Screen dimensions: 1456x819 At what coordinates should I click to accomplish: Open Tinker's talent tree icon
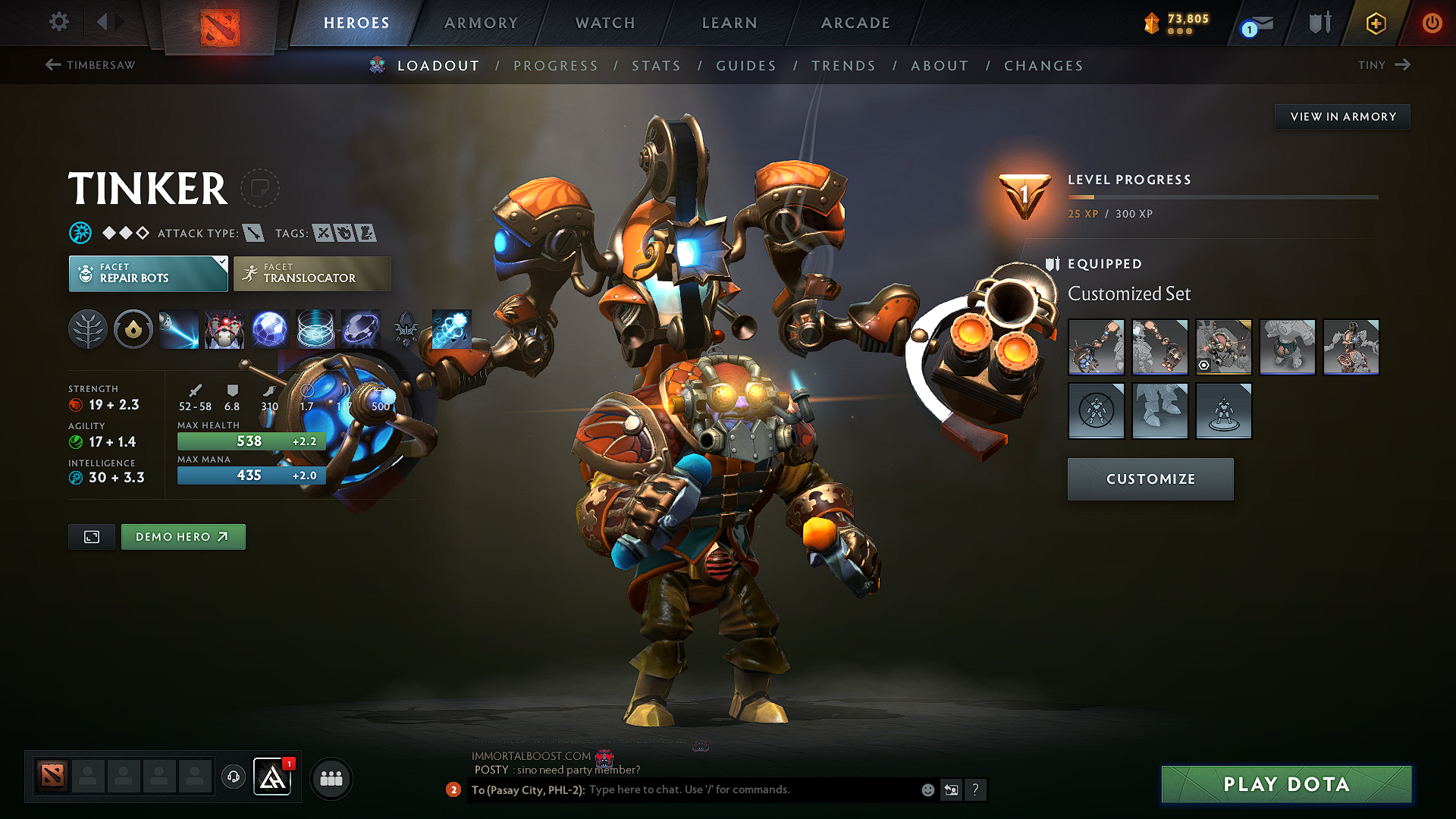point(88,329)
